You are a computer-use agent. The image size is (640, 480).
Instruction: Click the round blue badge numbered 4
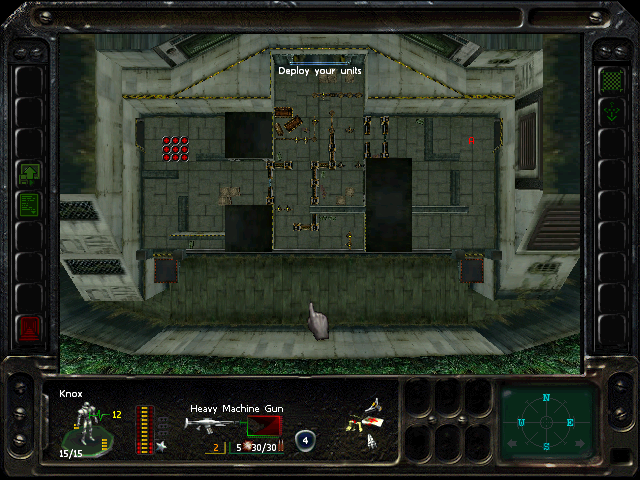305,439
